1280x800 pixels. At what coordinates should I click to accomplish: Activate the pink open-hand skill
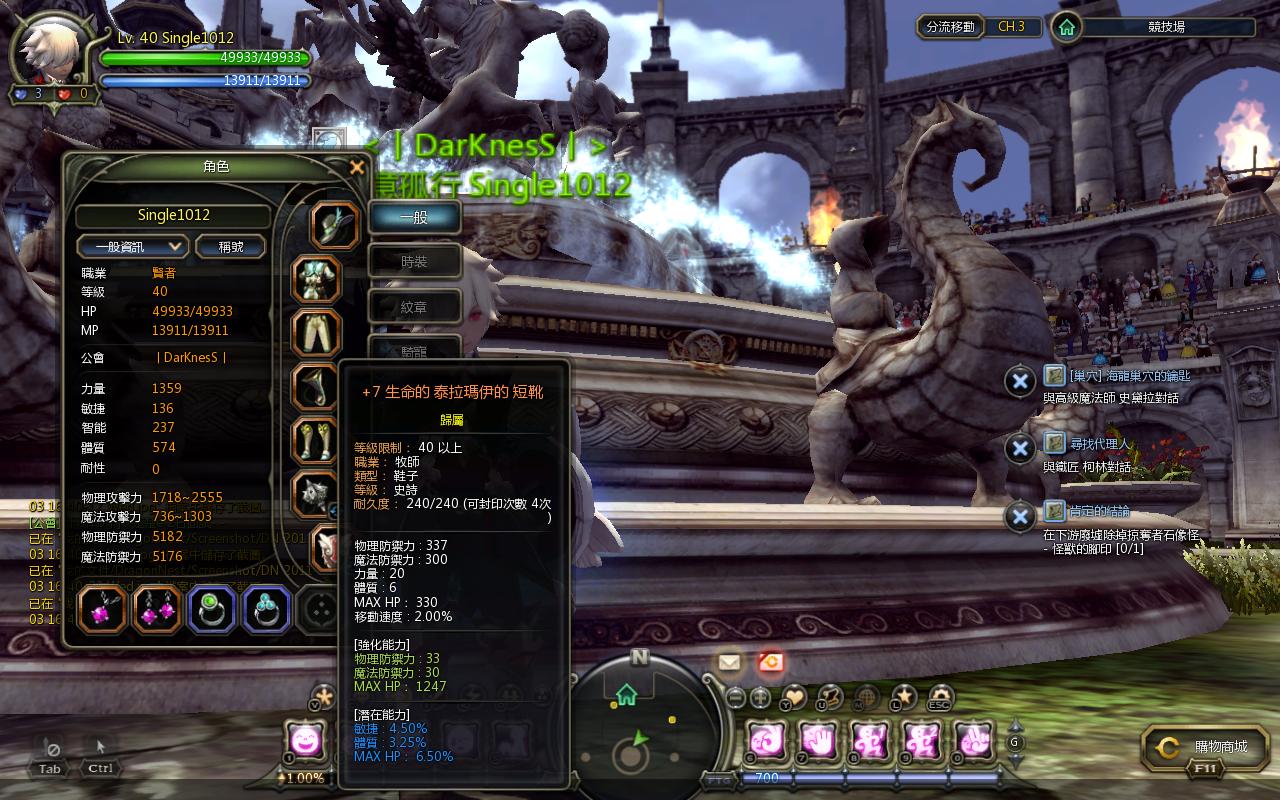pos(819,741)
